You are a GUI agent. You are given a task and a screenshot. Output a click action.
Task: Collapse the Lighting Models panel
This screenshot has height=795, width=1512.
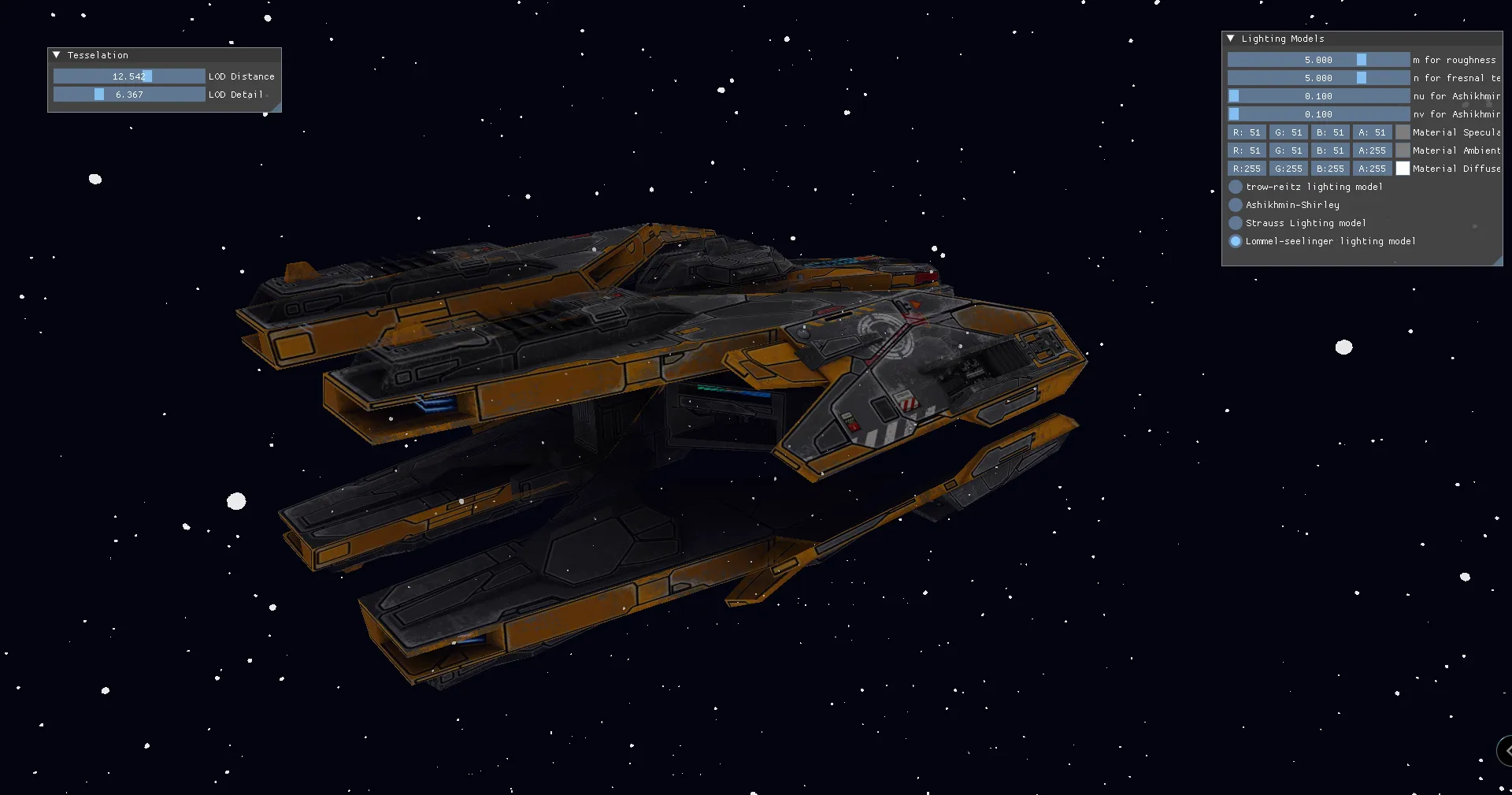(1231, 38)
